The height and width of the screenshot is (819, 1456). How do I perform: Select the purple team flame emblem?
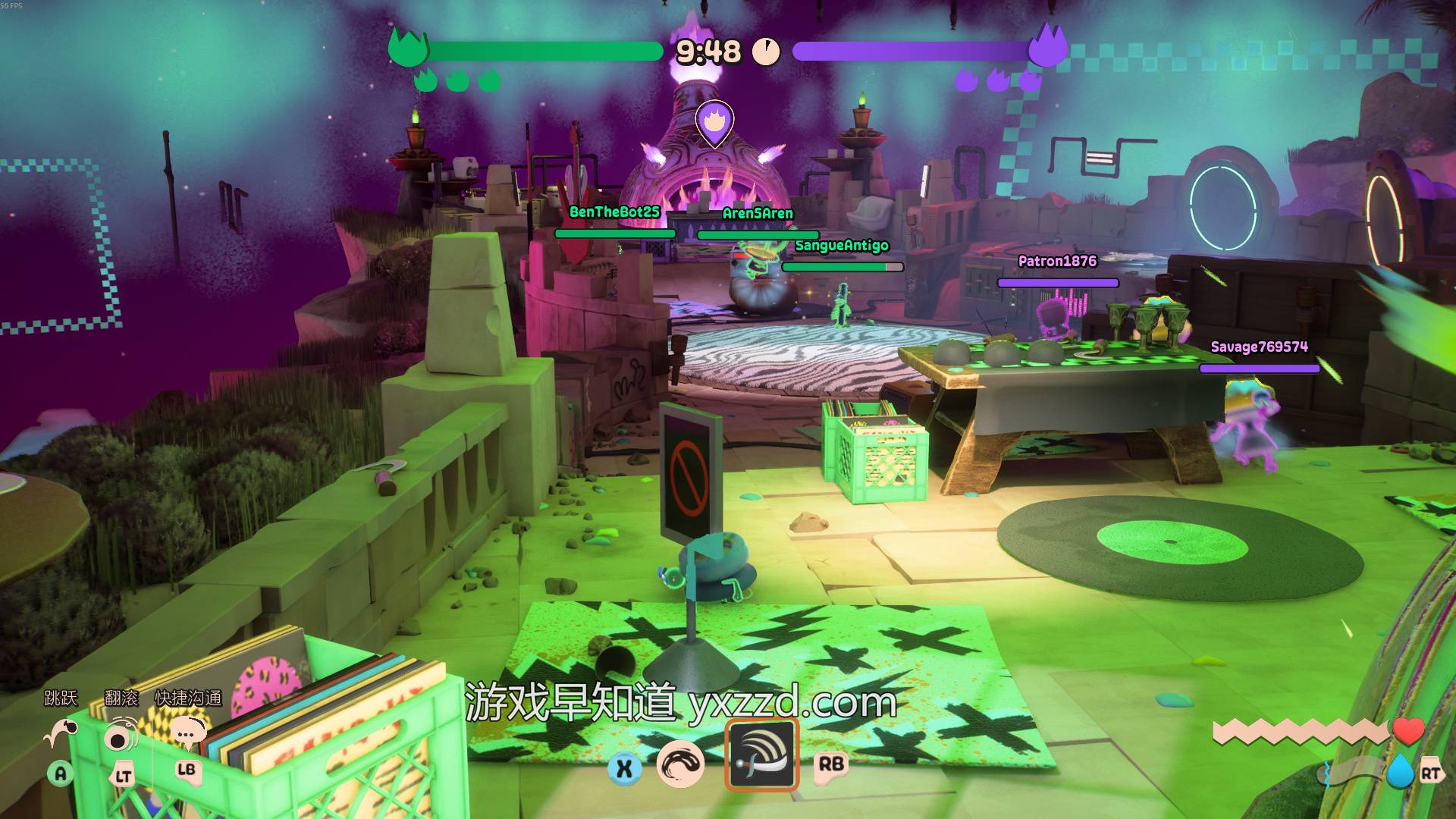(x=1047, y=47)
